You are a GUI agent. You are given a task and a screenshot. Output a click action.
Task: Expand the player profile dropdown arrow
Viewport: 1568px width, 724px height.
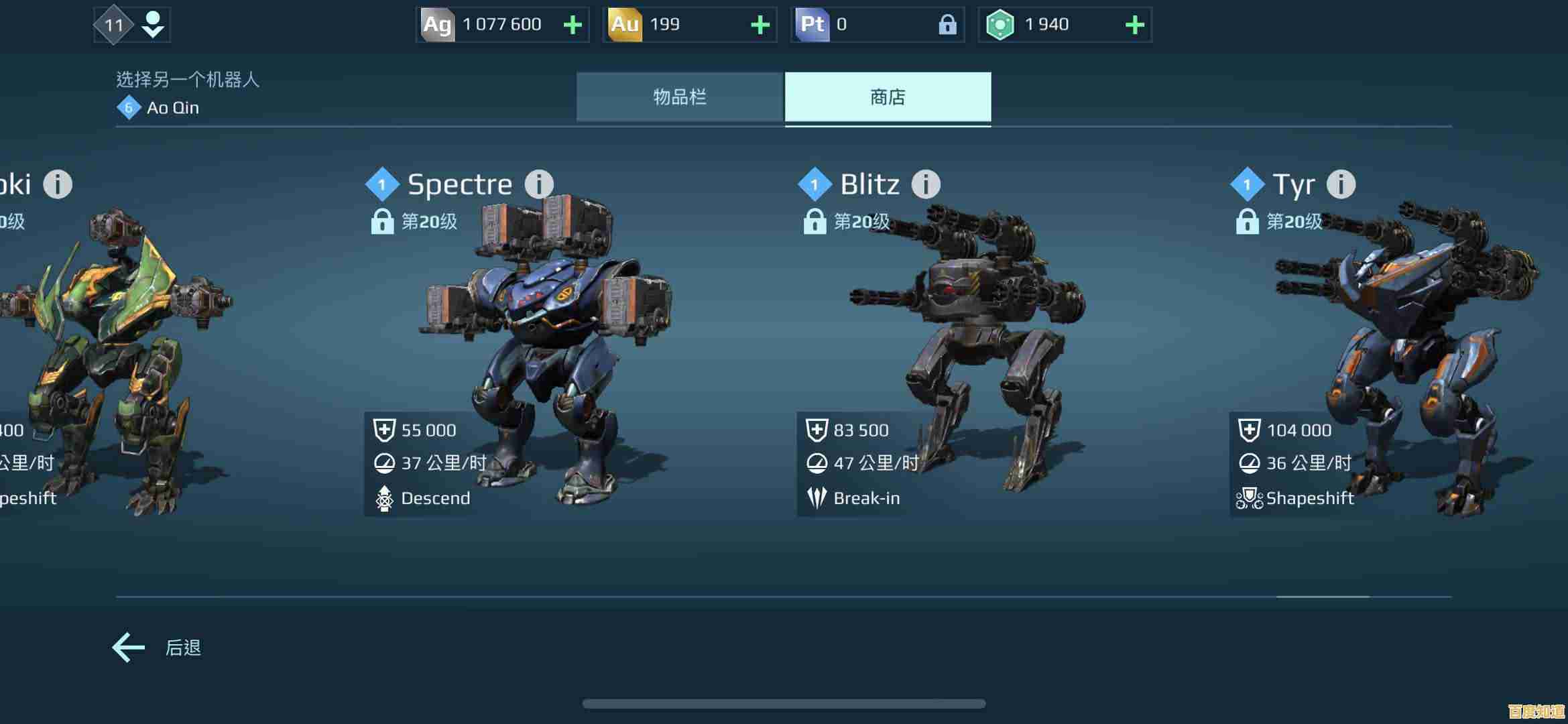(153, 27)
